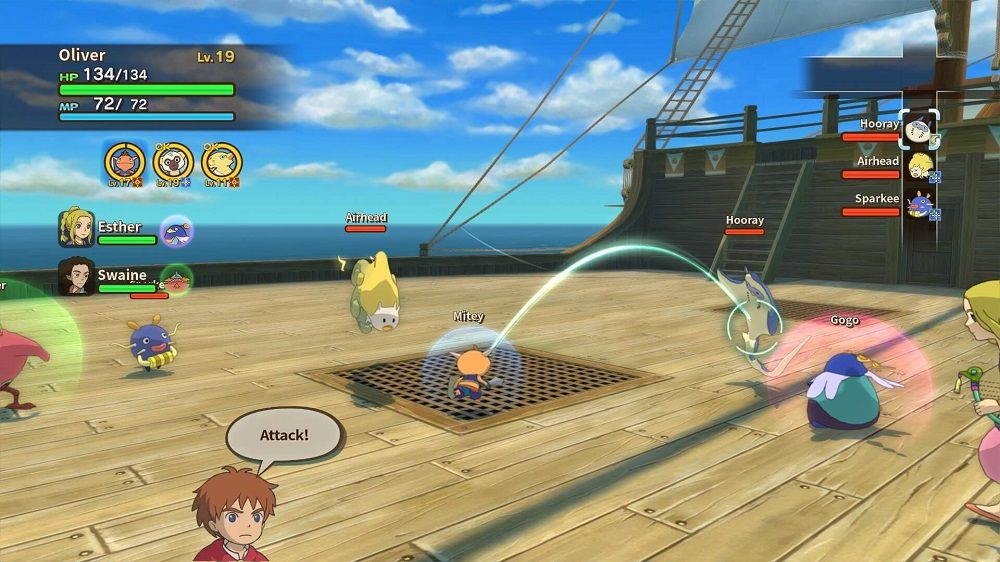Switch to the white monkey familiar

173,162
